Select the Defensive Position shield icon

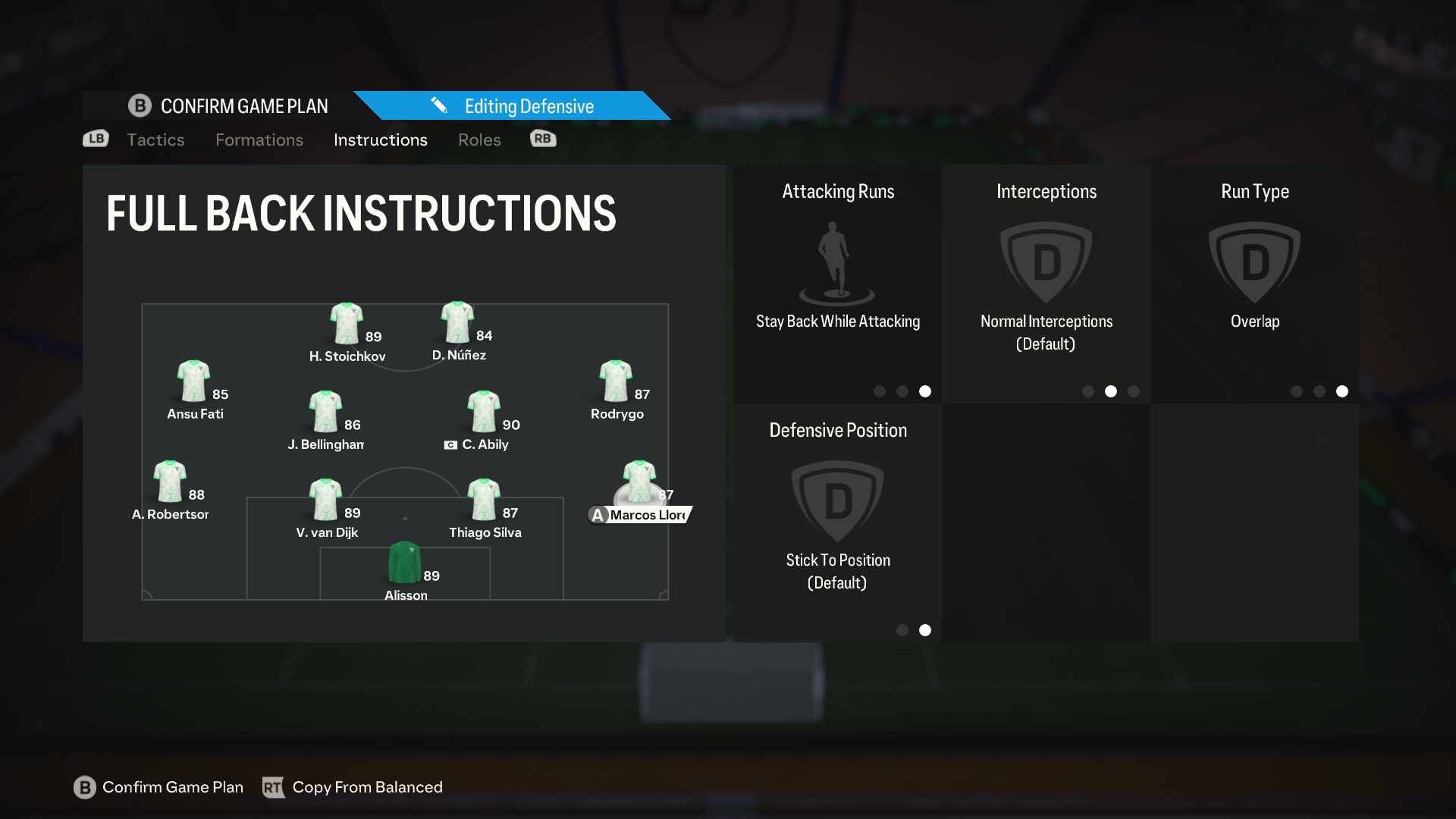click(x=837, y=500)
